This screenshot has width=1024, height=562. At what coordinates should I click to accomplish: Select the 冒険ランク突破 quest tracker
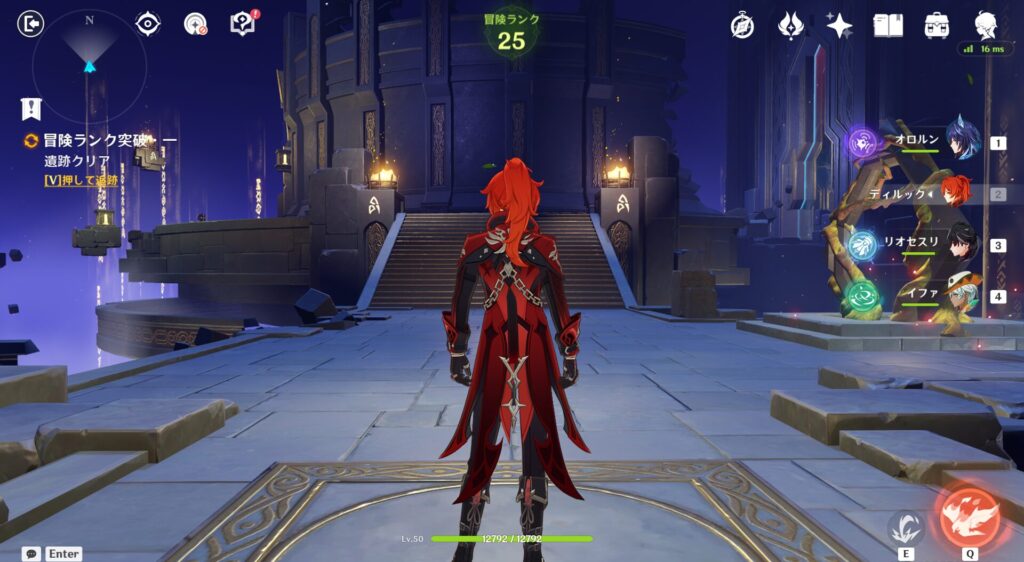[95, 141]
